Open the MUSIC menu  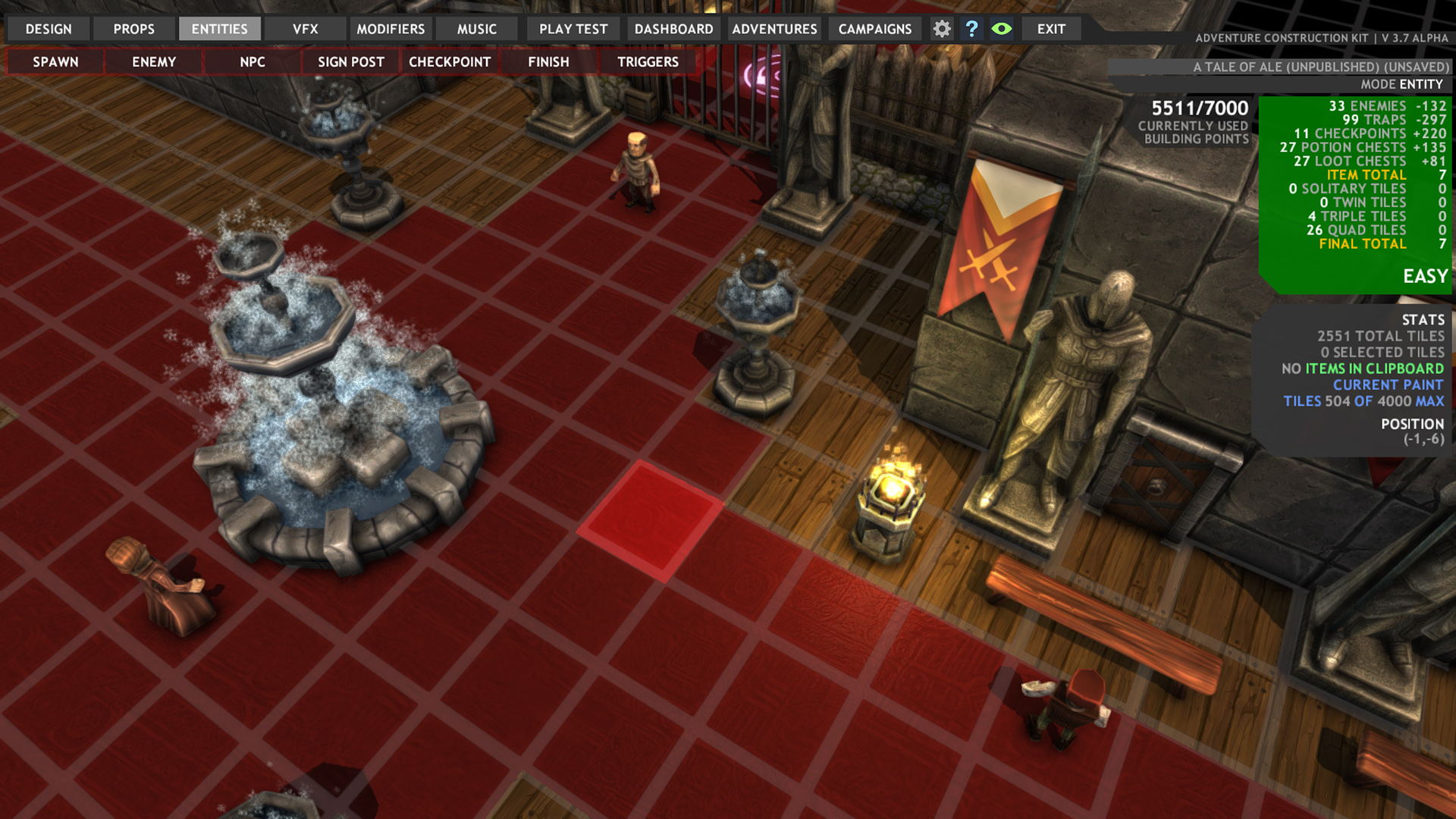point(476,29)
